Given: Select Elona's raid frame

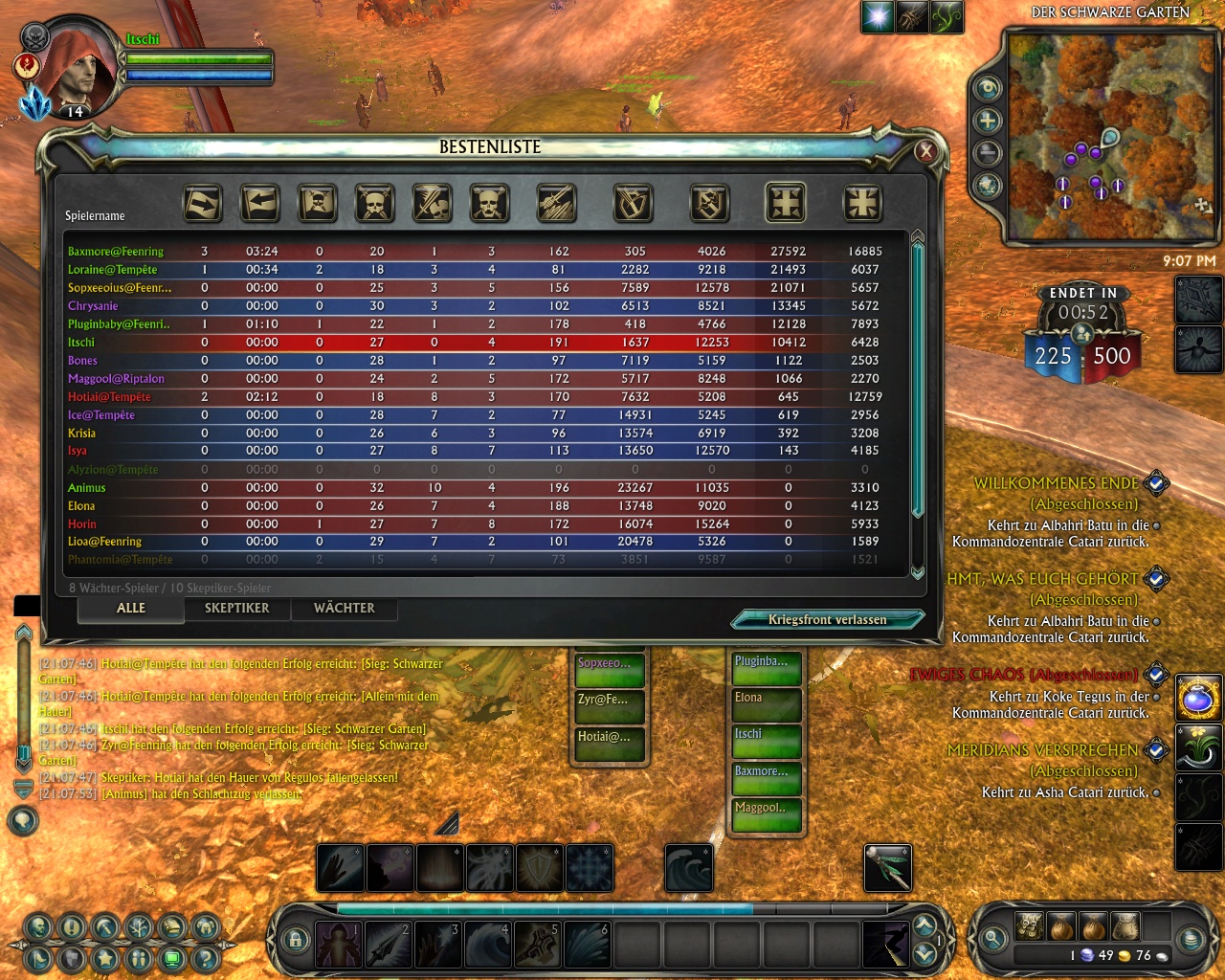Looking at the screenshot, I should [766, 704].
